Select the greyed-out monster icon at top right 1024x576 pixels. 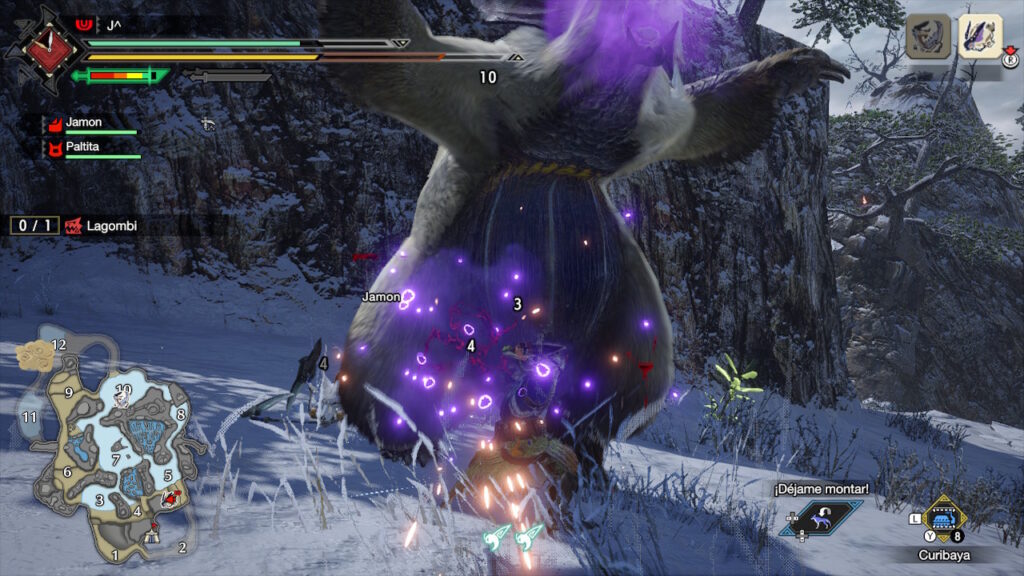tap(927, 37)
